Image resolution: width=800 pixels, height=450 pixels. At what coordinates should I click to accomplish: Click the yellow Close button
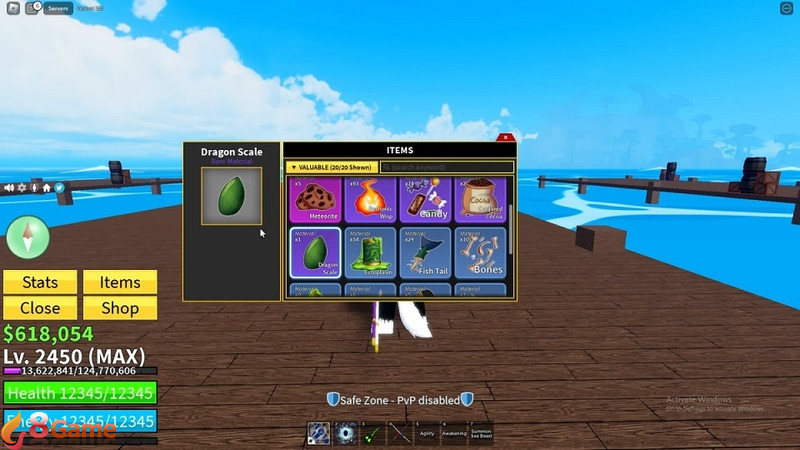coord(40,308)
